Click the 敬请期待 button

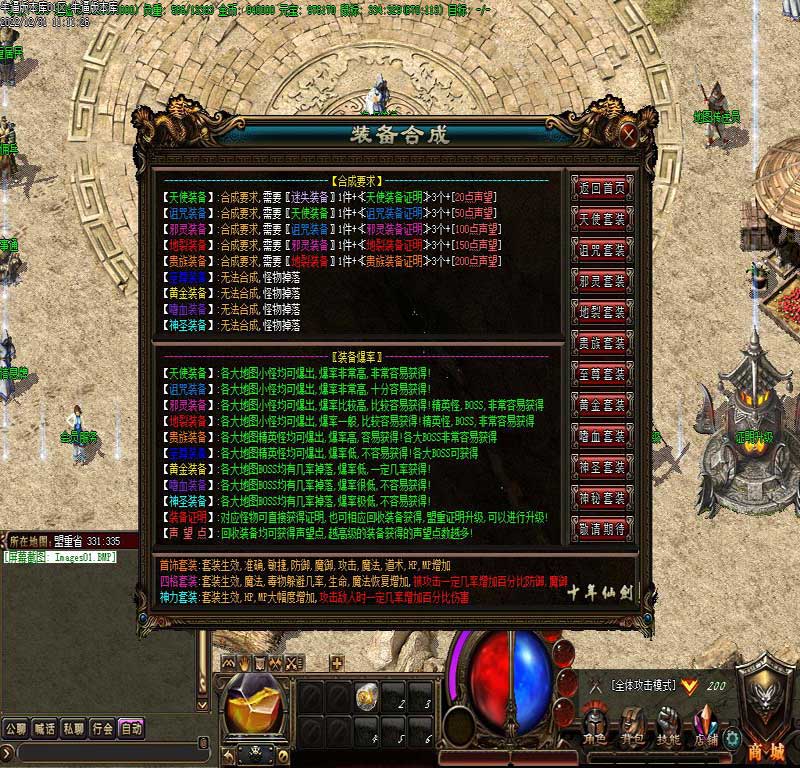pos(601,528)
